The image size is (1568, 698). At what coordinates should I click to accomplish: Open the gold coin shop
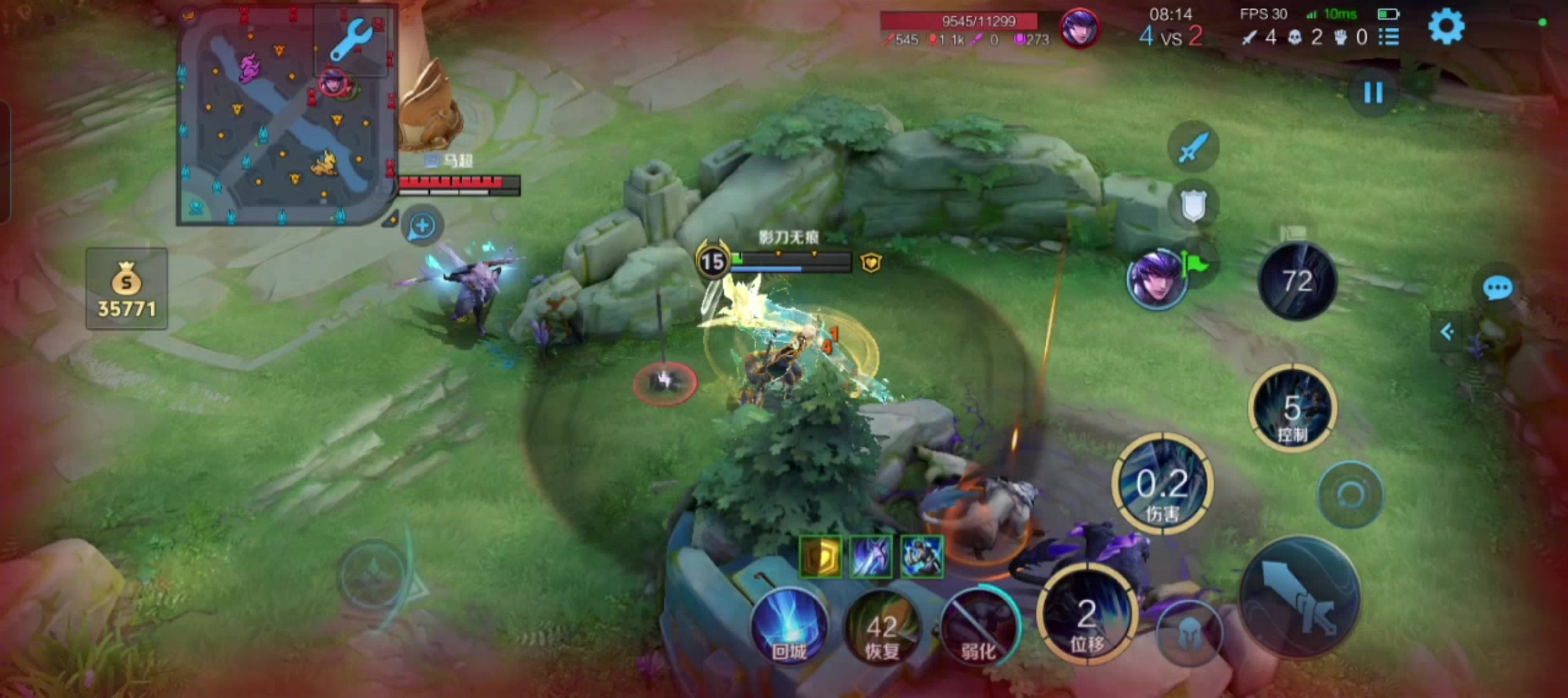click(127, 289)
